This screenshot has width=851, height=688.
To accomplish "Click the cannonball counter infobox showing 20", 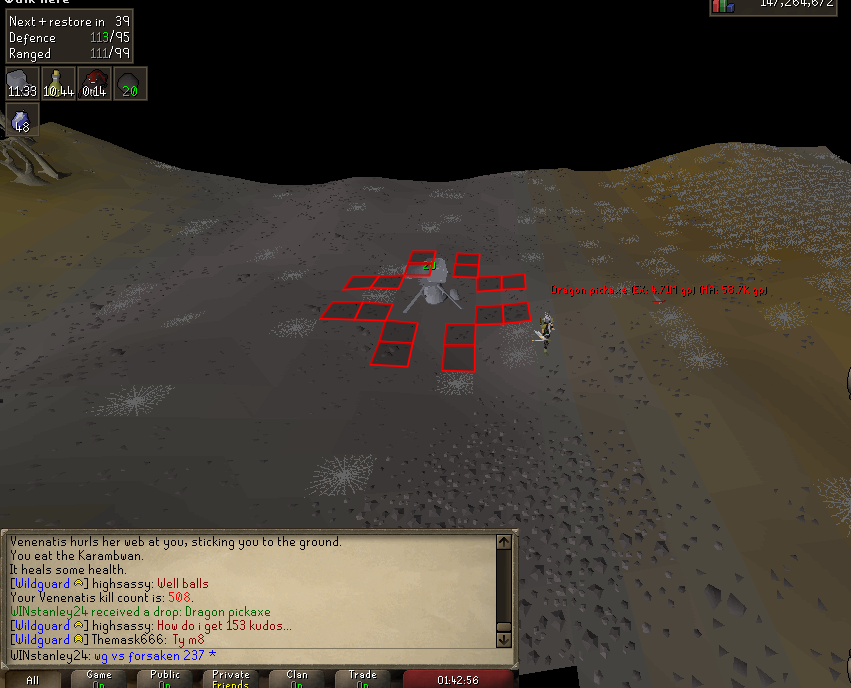I will pyautogui.click(x=130, y=83).
